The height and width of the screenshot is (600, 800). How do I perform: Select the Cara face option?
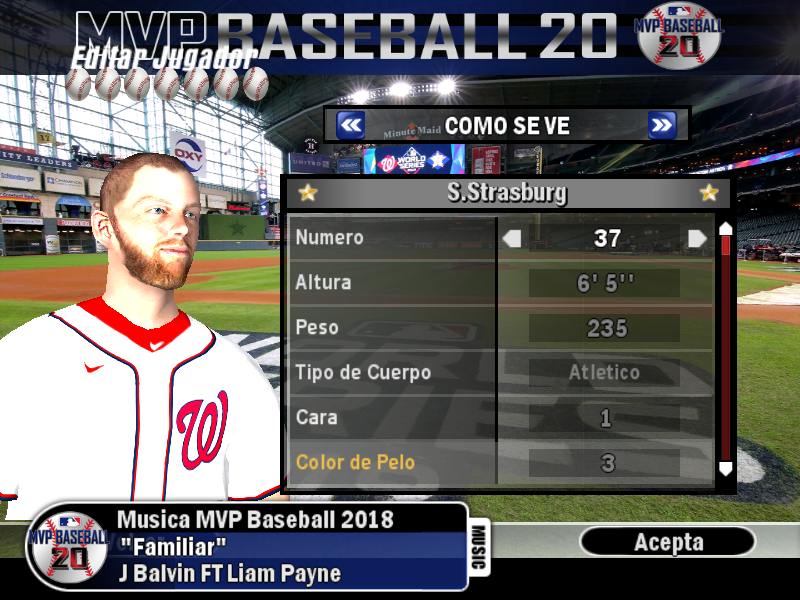click(x=391, y=418)
